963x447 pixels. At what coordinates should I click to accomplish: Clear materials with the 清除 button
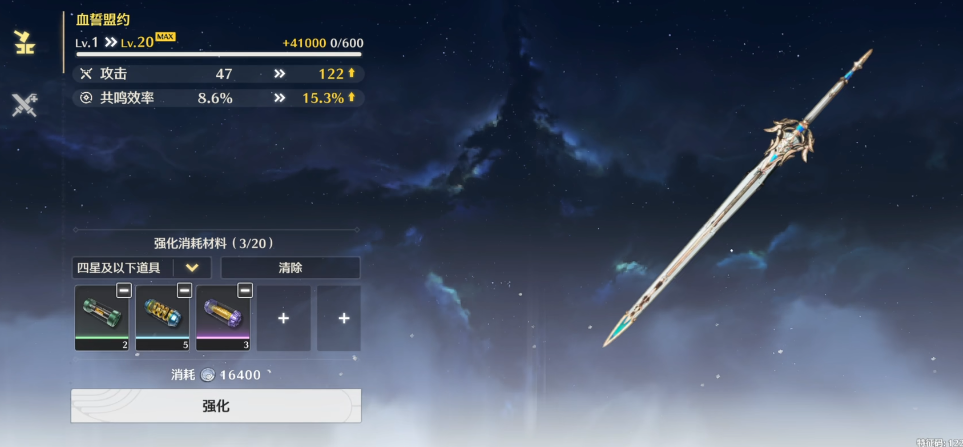click(x=290, y=268)
